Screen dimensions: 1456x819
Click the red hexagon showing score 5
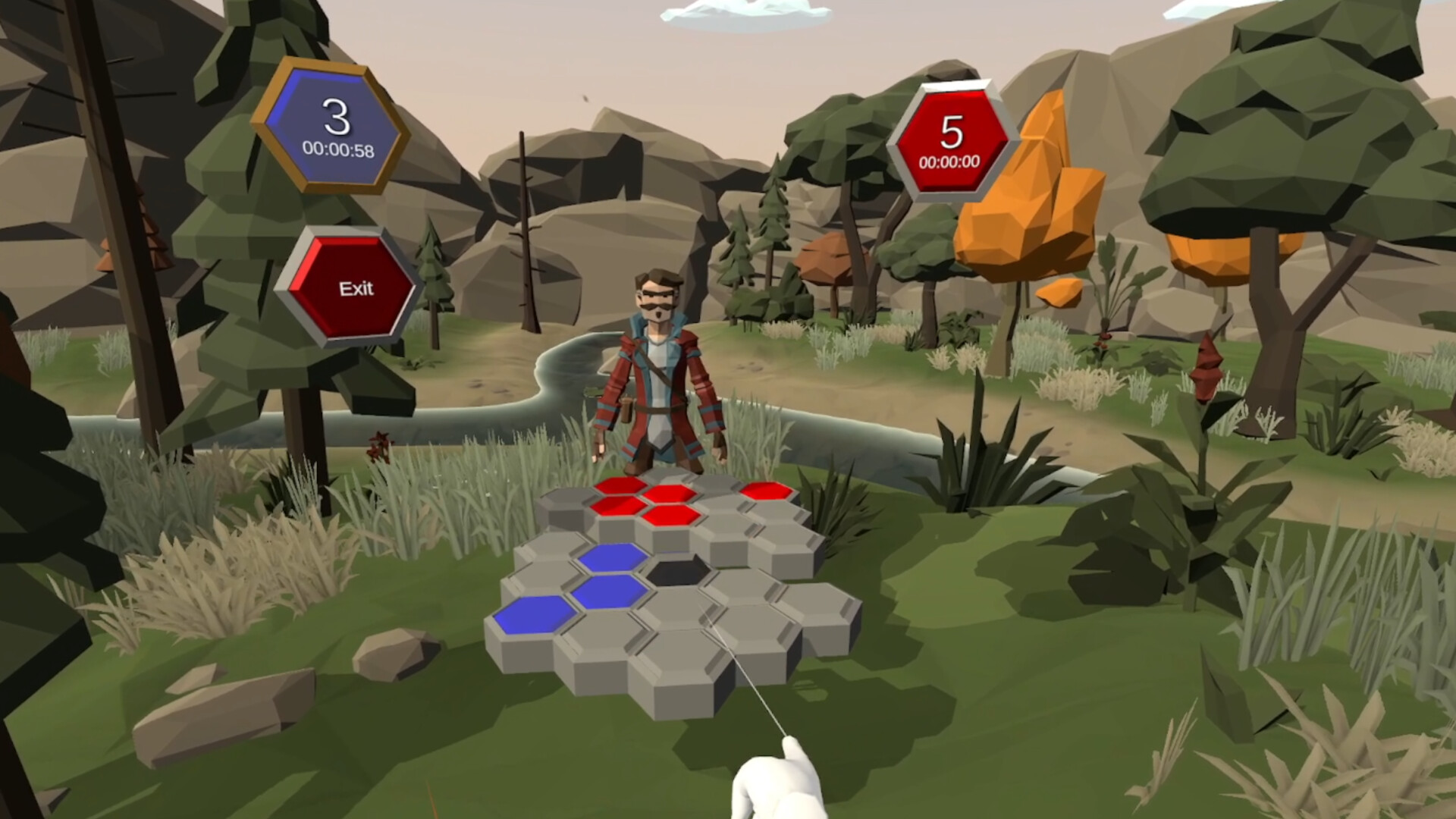tap(954, 133)
